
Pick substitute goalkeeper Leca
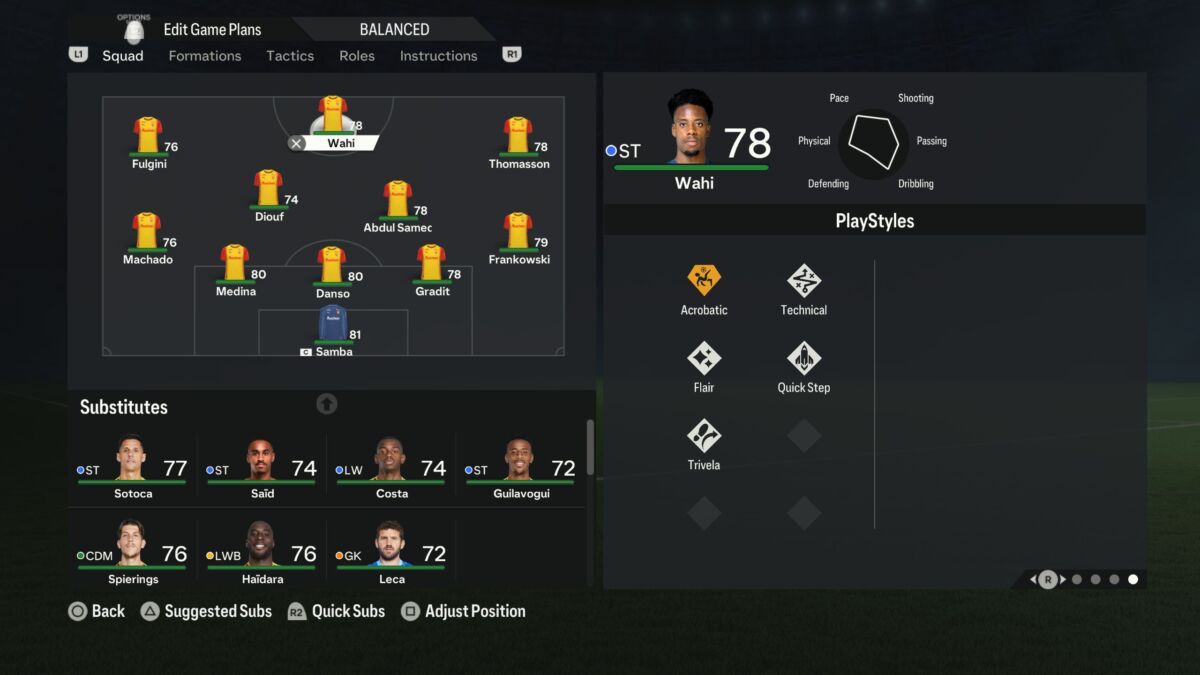pyautogui.click(x=391, y=551)
